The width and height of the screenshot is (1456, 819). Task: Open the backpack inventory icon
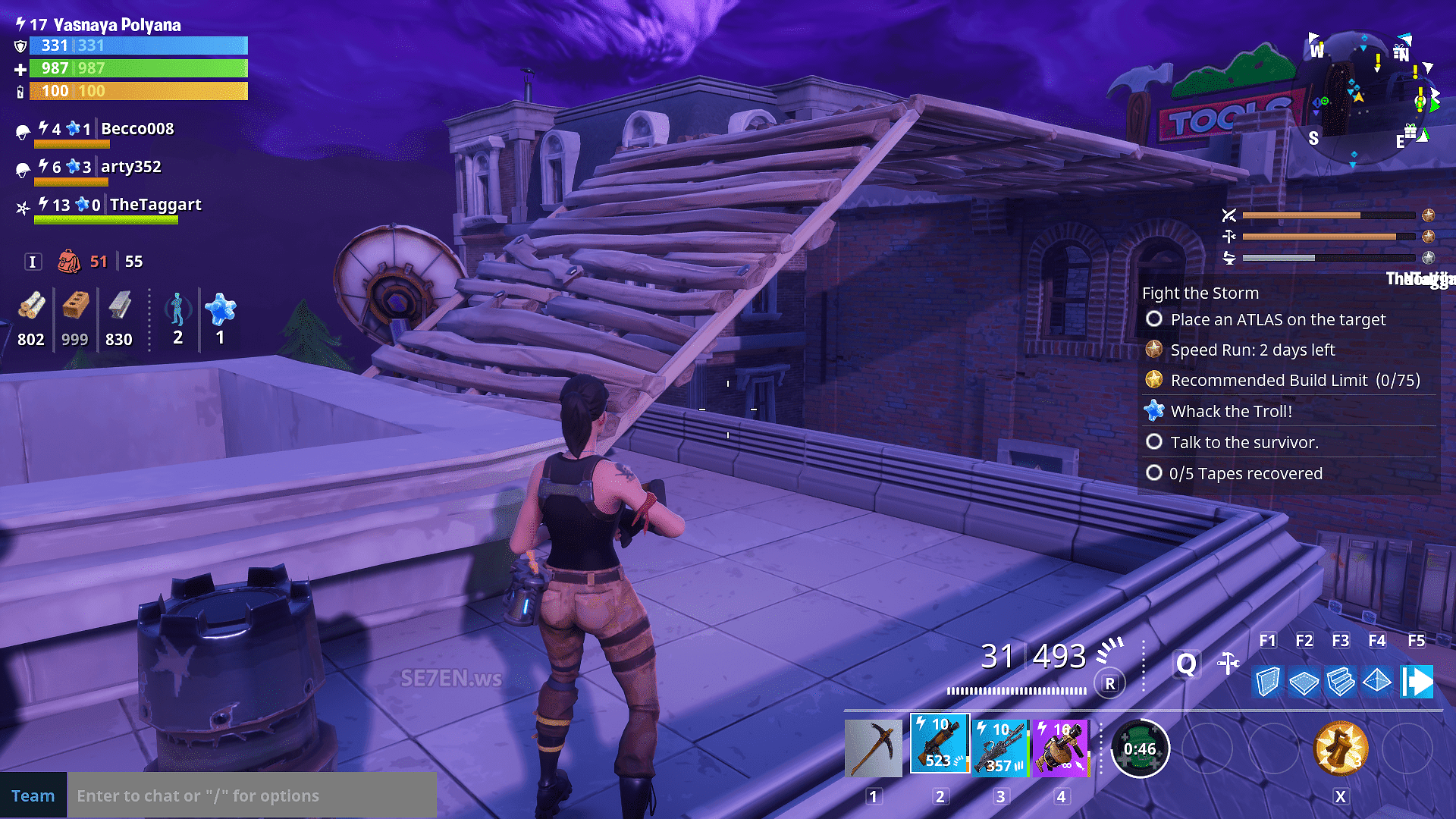[71, 261]
